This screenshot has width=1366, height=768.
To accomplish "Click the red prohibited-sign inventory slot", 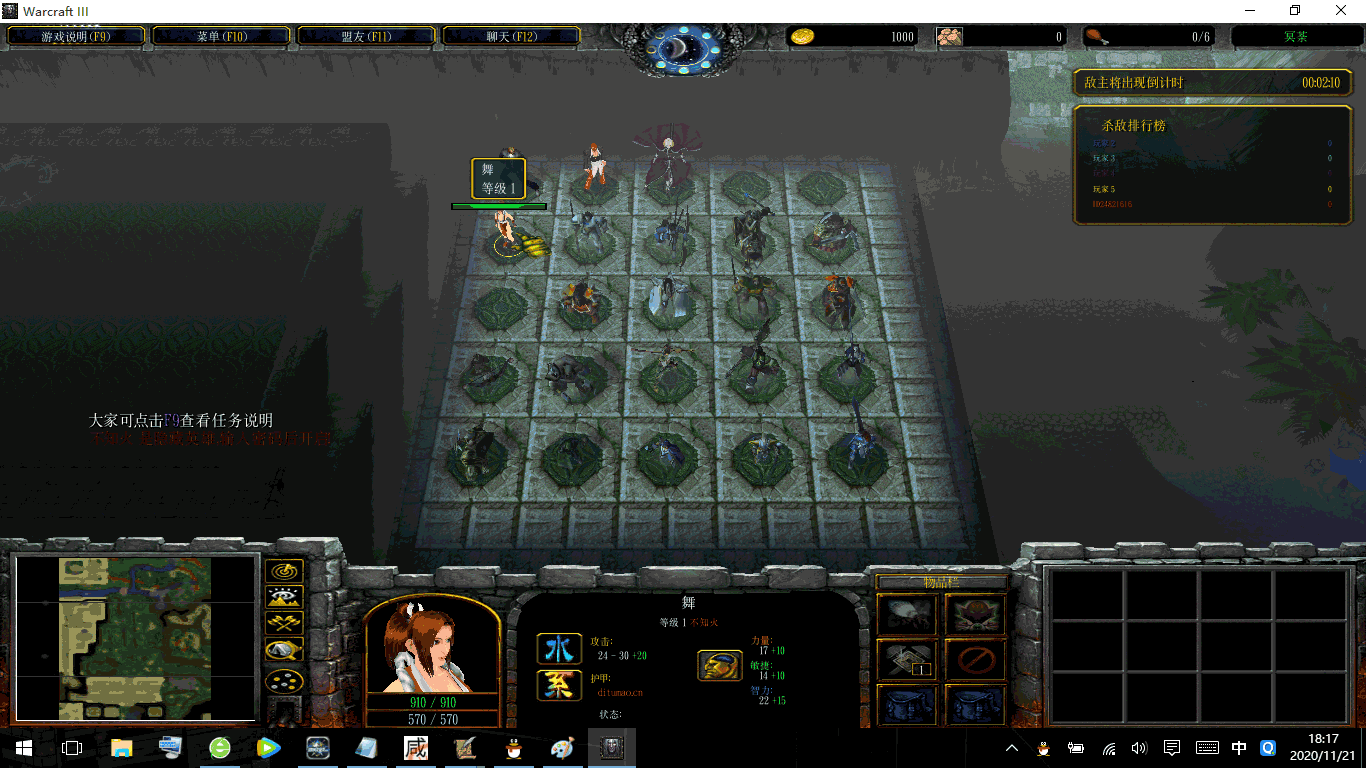I will tap(975, 660).
